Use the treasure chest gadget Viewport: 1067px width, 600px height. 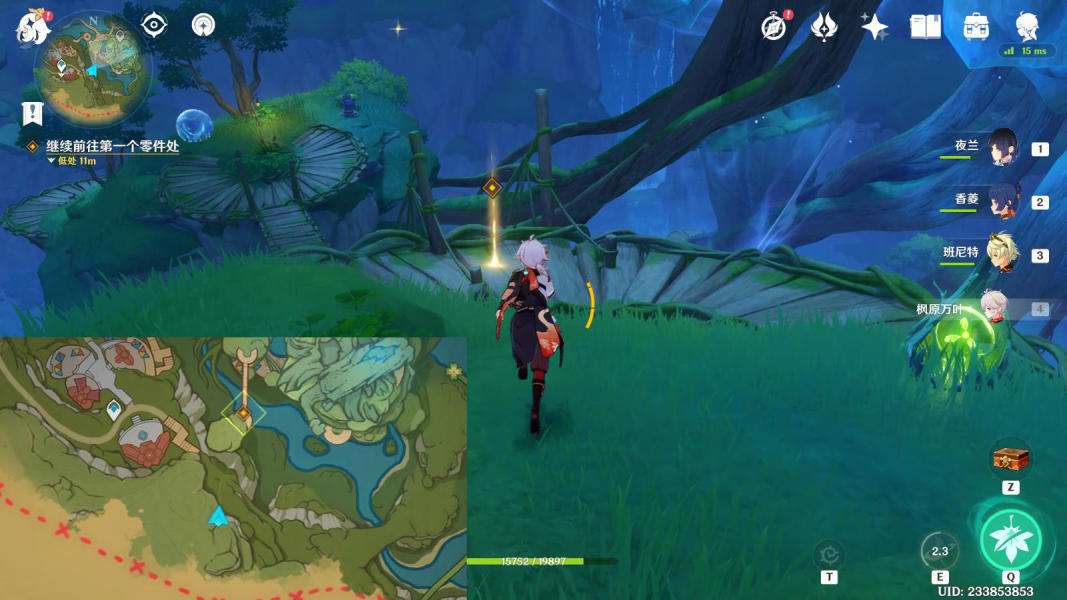coord(1011,459)
